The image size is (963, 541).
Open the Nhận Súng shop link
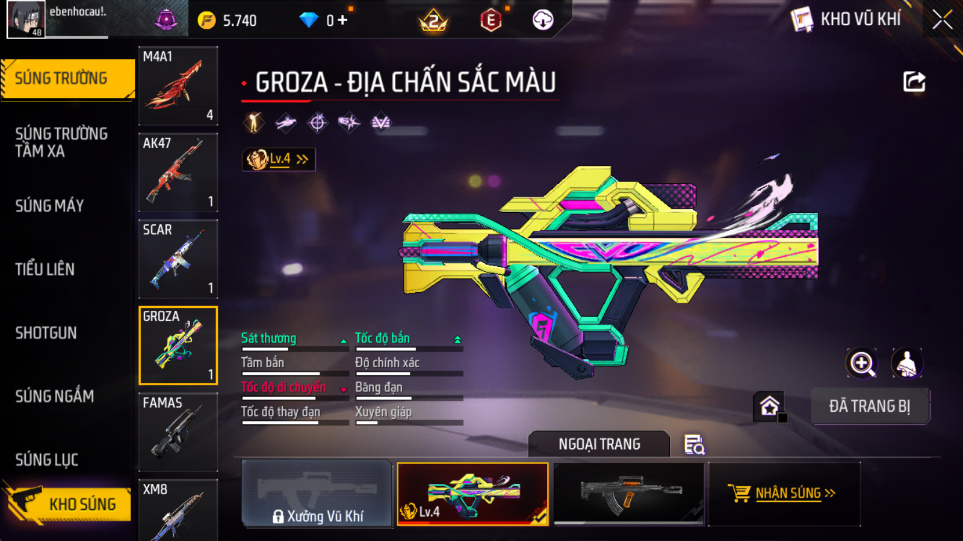tap(784, 493)
